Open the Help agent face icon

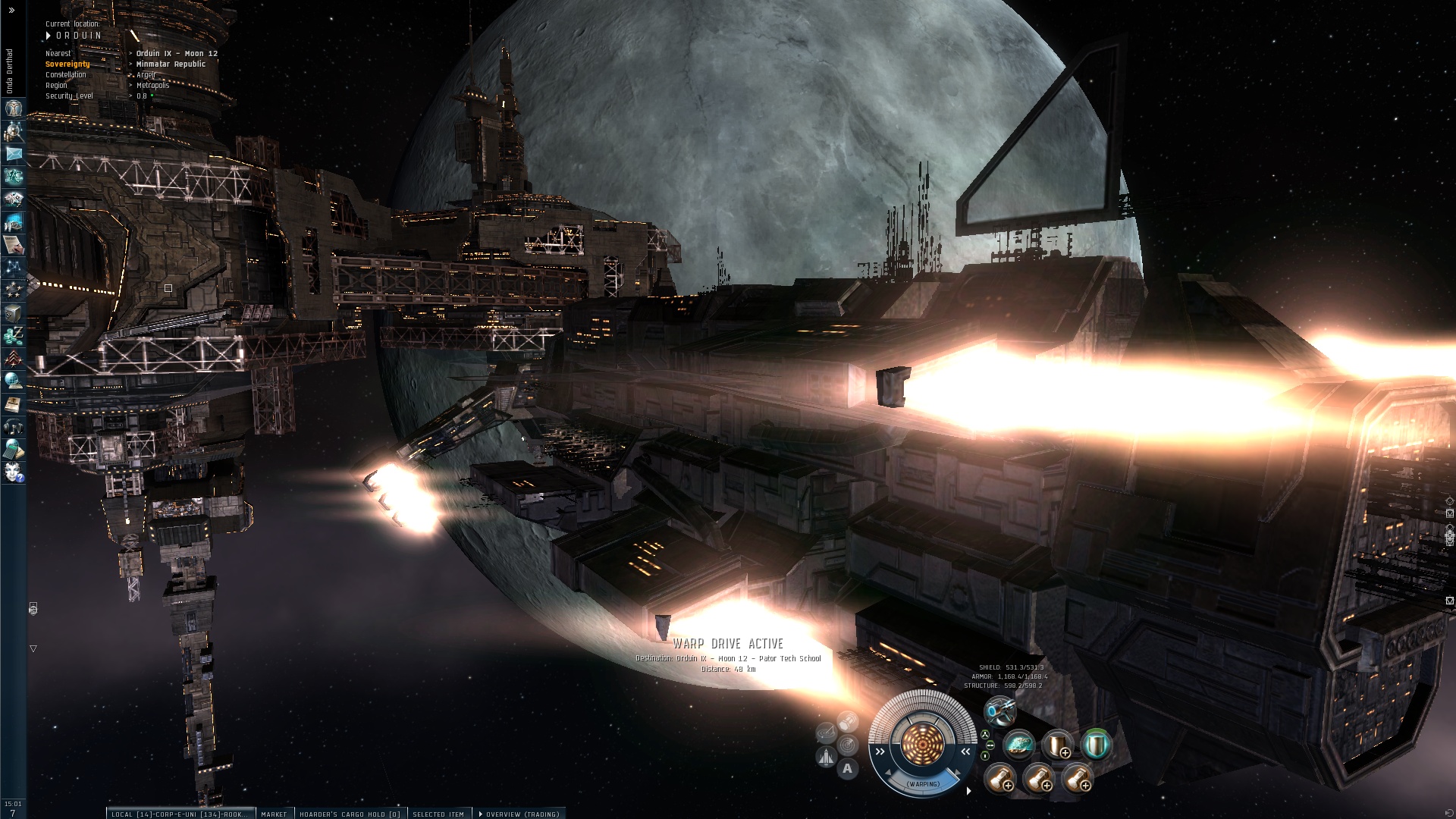click(14, 472)
